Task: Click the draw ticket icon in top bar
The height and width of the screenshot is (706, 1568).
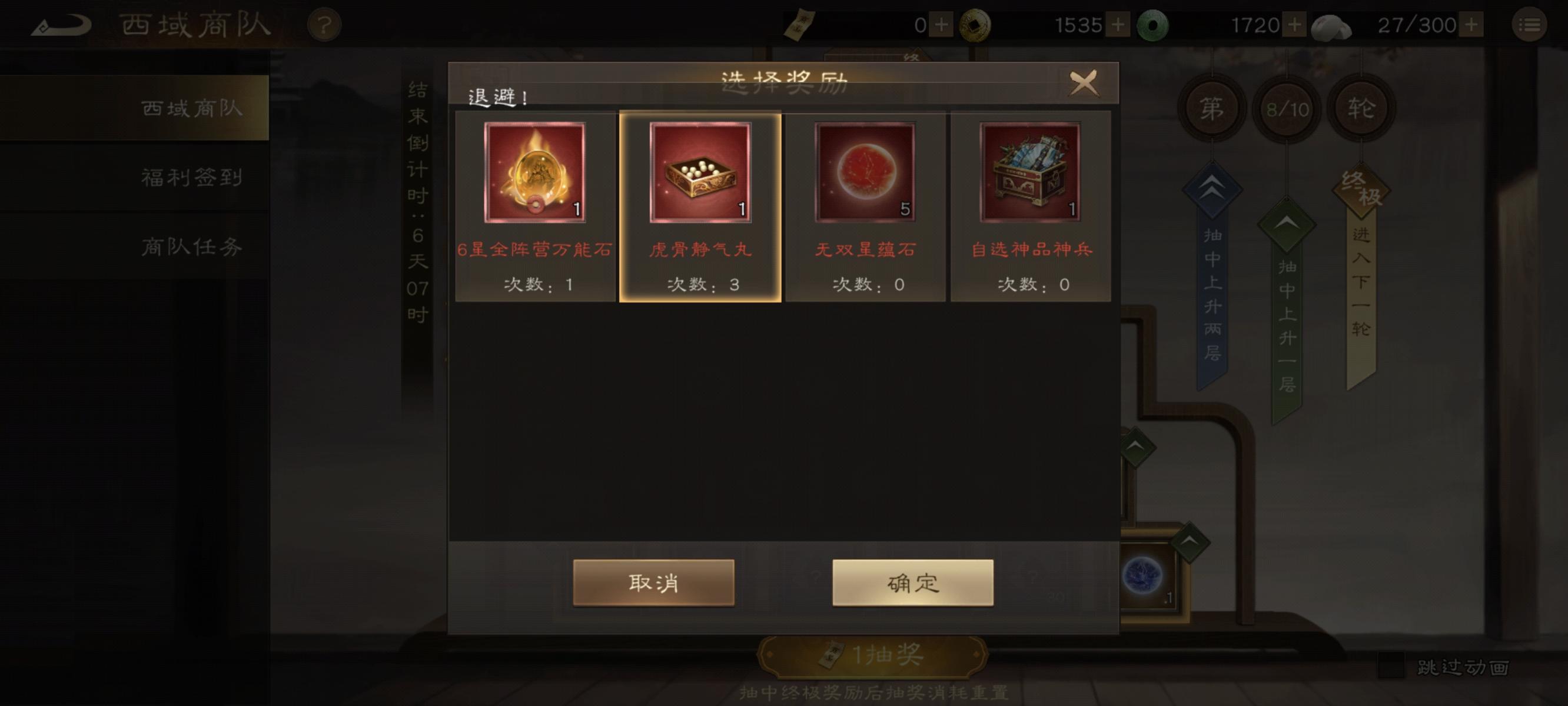Action: coord(800,24)
